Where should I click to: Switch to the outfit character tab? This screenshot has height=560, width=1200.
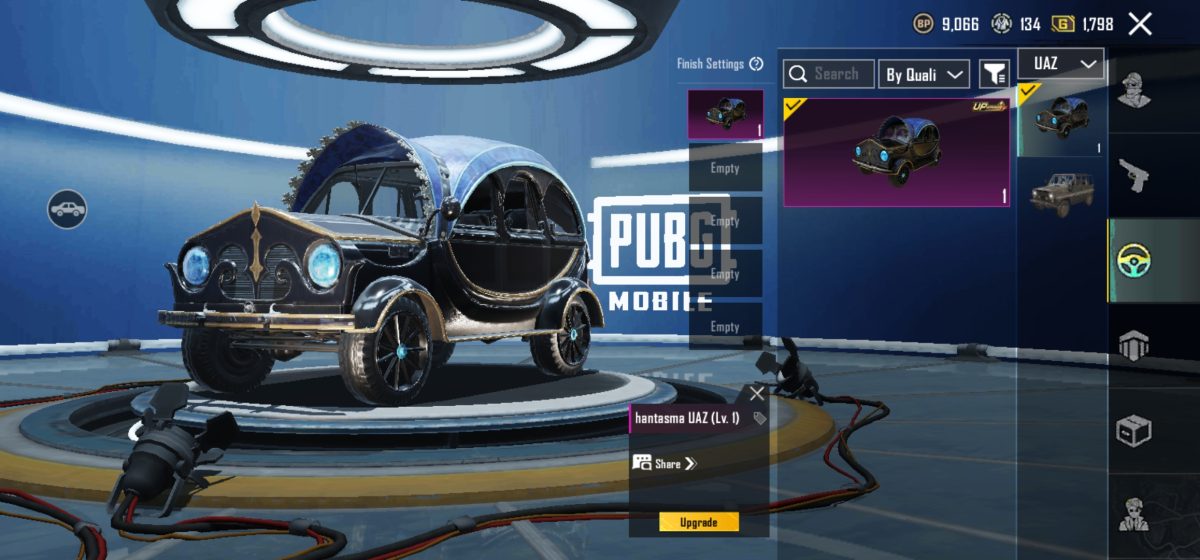1134,90
